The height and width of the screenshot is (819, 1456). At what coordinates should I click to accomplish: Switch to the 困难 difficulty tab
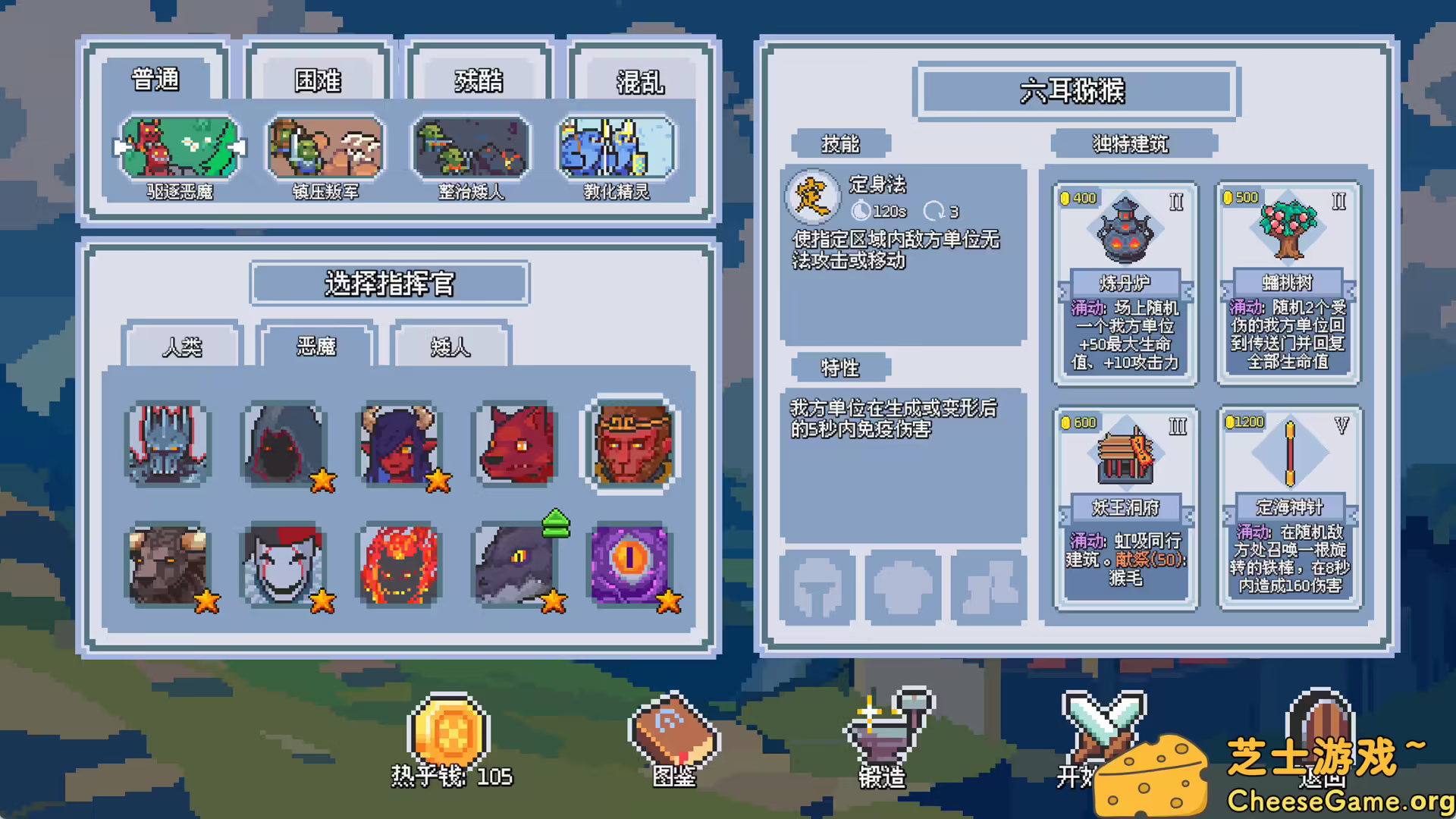pos(319,80)
